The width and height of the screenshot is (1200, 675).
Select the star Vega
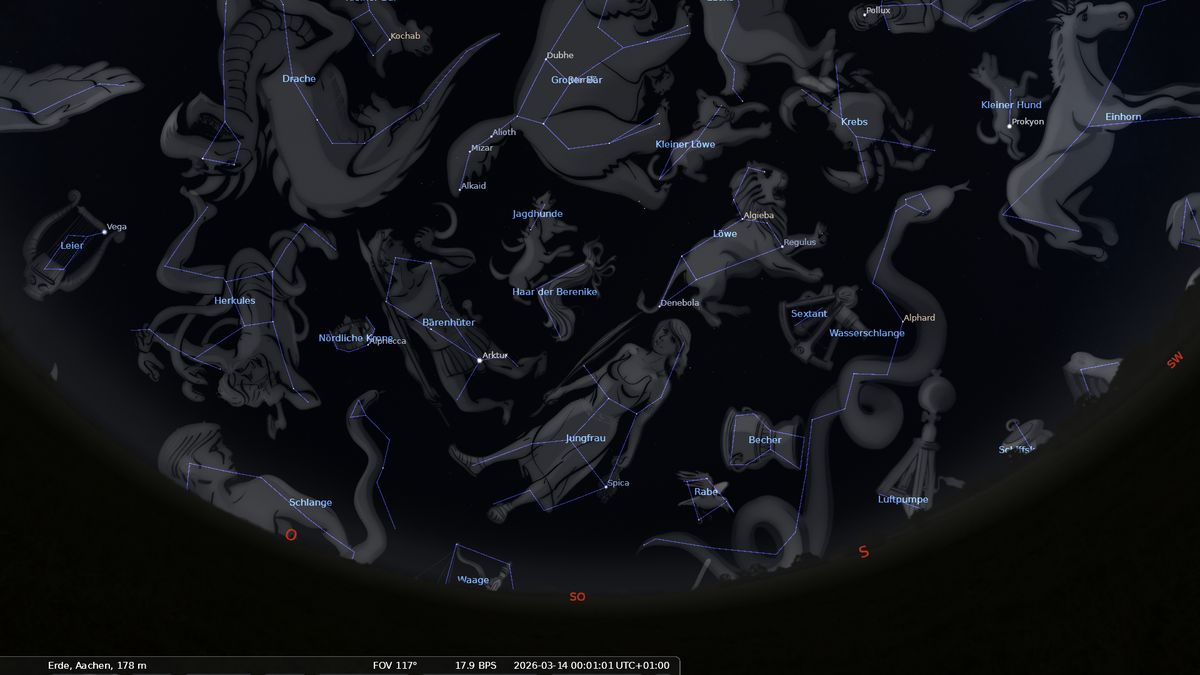click(x=104, y=232)
